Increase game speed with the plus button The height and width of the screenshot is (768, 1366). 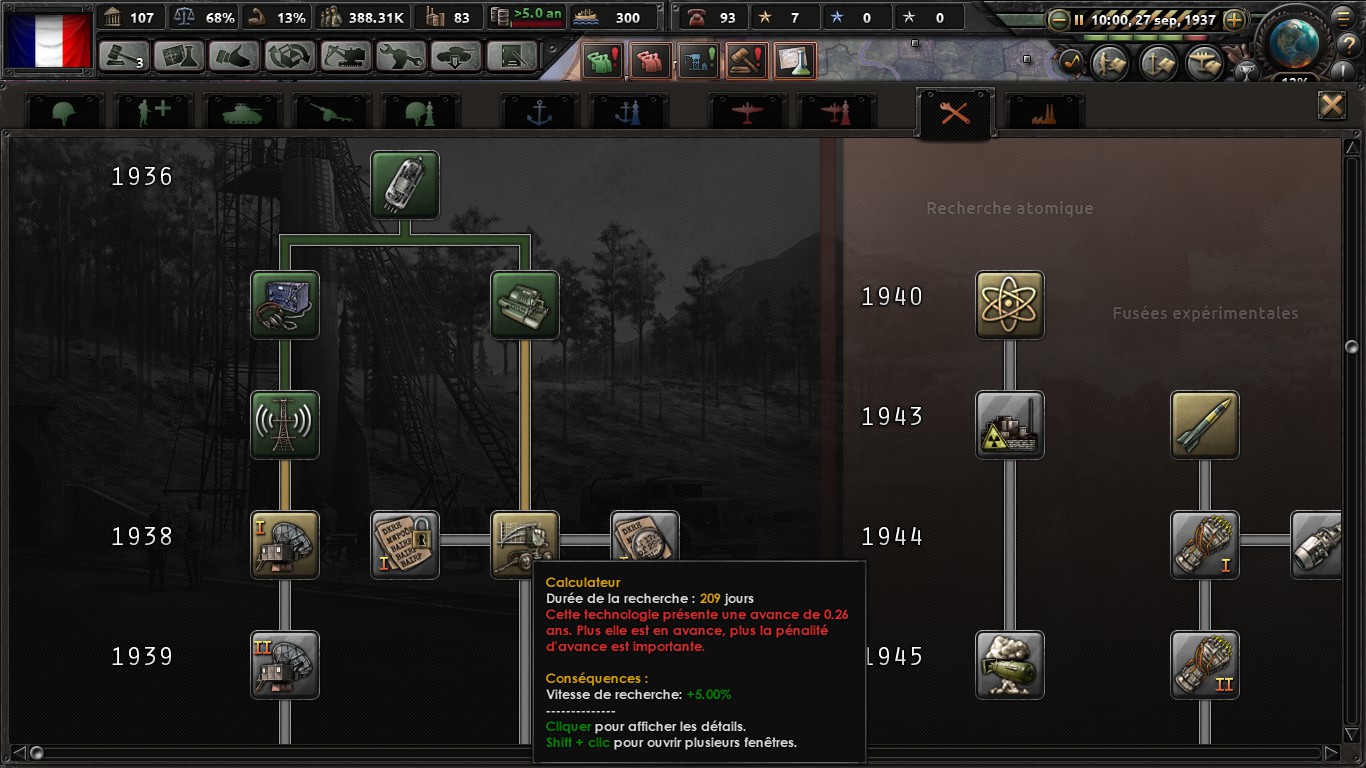point(1234,19)
